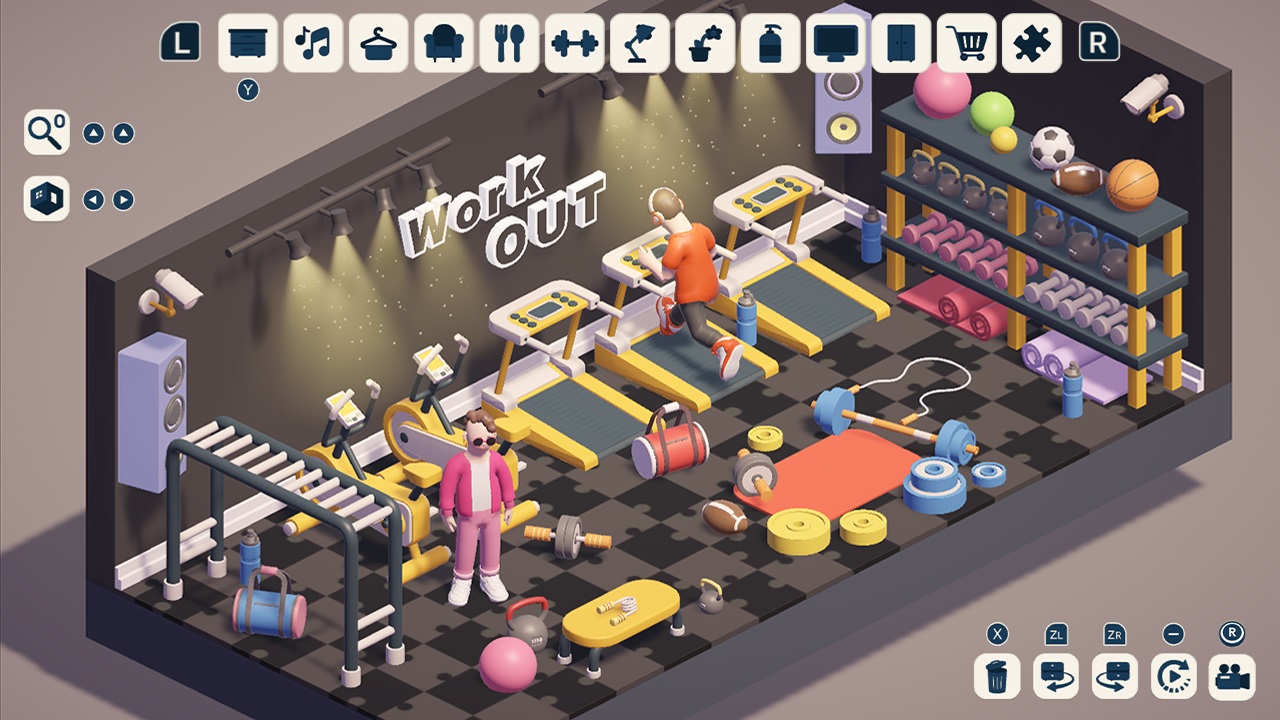Select the puzzle piece category

click(x=1032, y=45)
